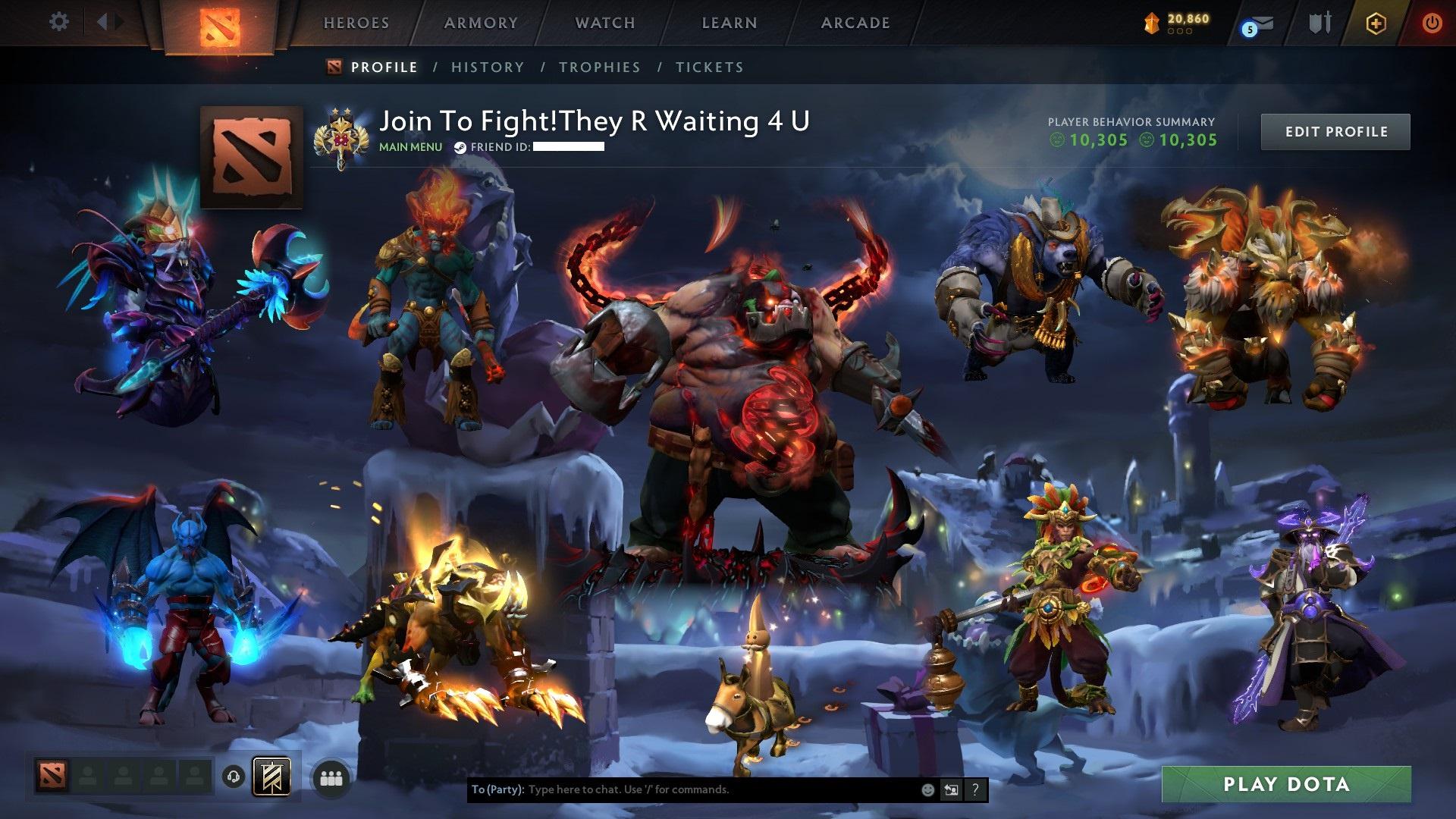Toggle voice chat with the headset icon
The width and height of the screenshot is (1456, 819).
pos(234,777)
